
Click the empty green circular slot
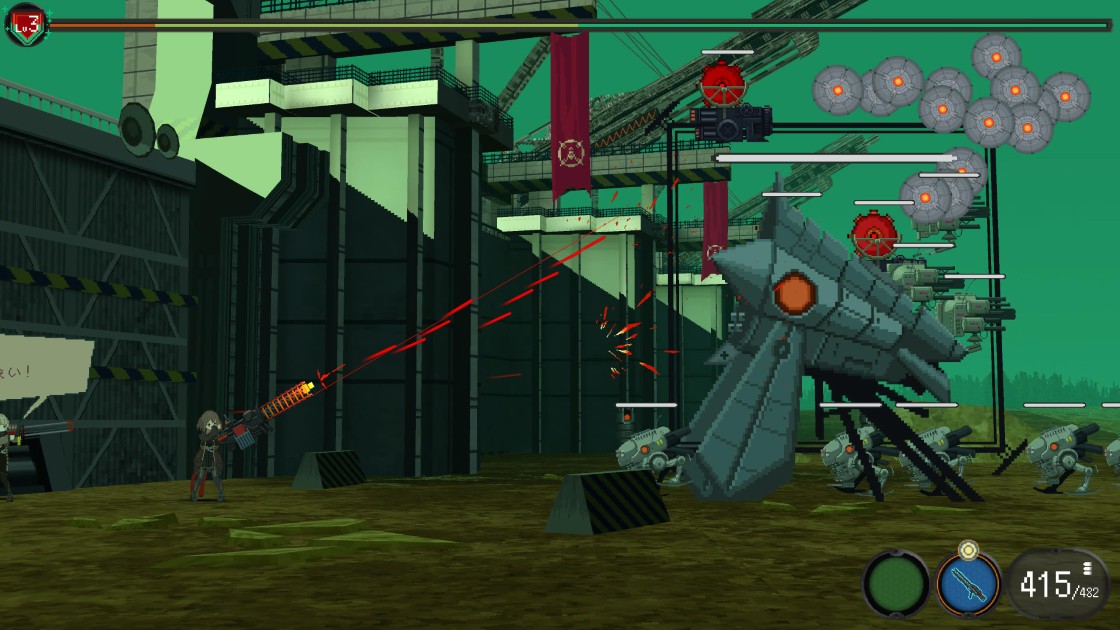point(896,583)
